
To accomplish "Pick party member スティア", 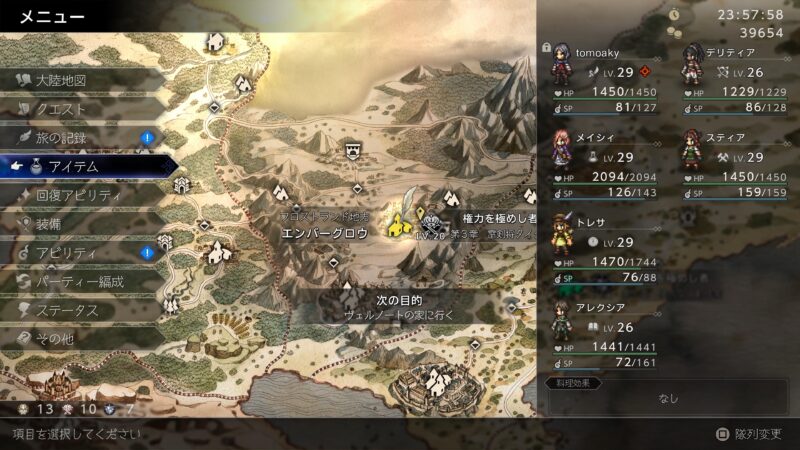I will click(x=733, y=165).
